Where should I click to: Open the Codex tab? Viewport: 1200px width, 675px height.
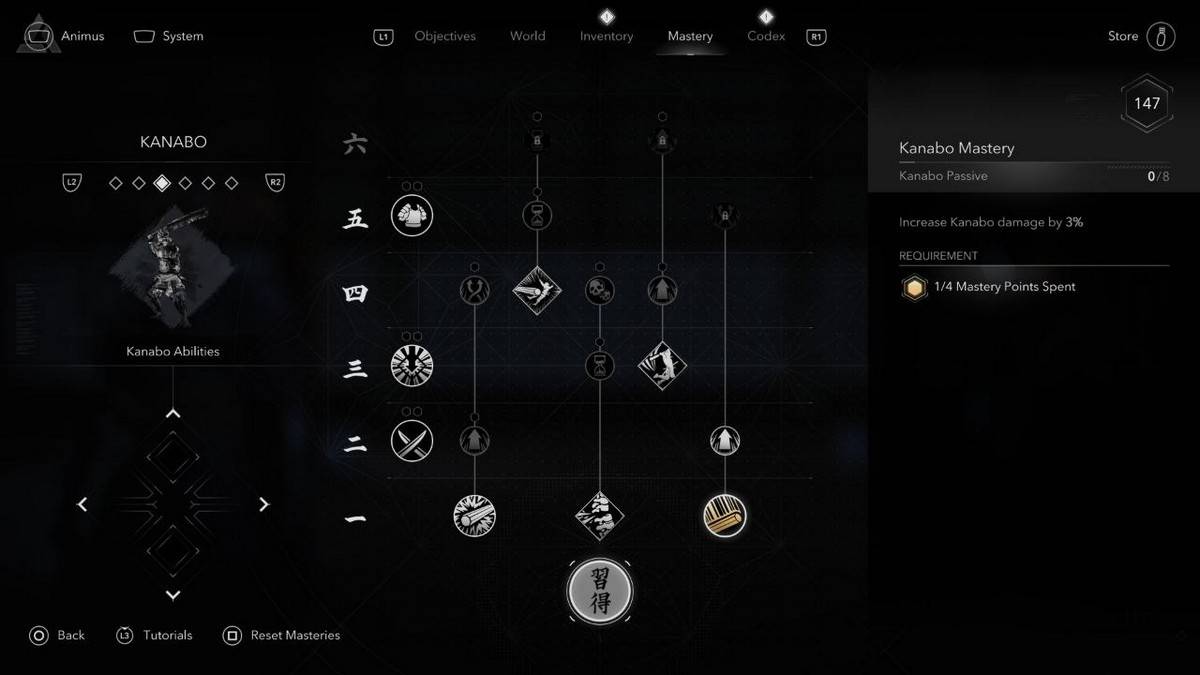[766, 36]
